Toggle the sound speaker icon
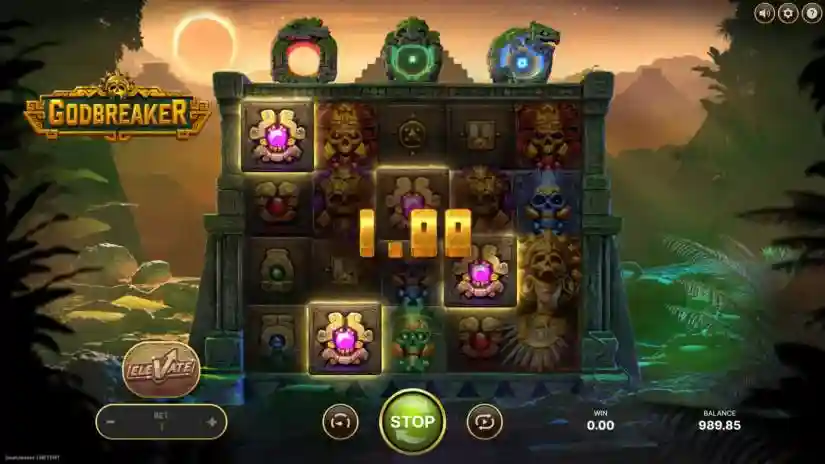Viewport: 825px width, 464px height. pos(765,13)
